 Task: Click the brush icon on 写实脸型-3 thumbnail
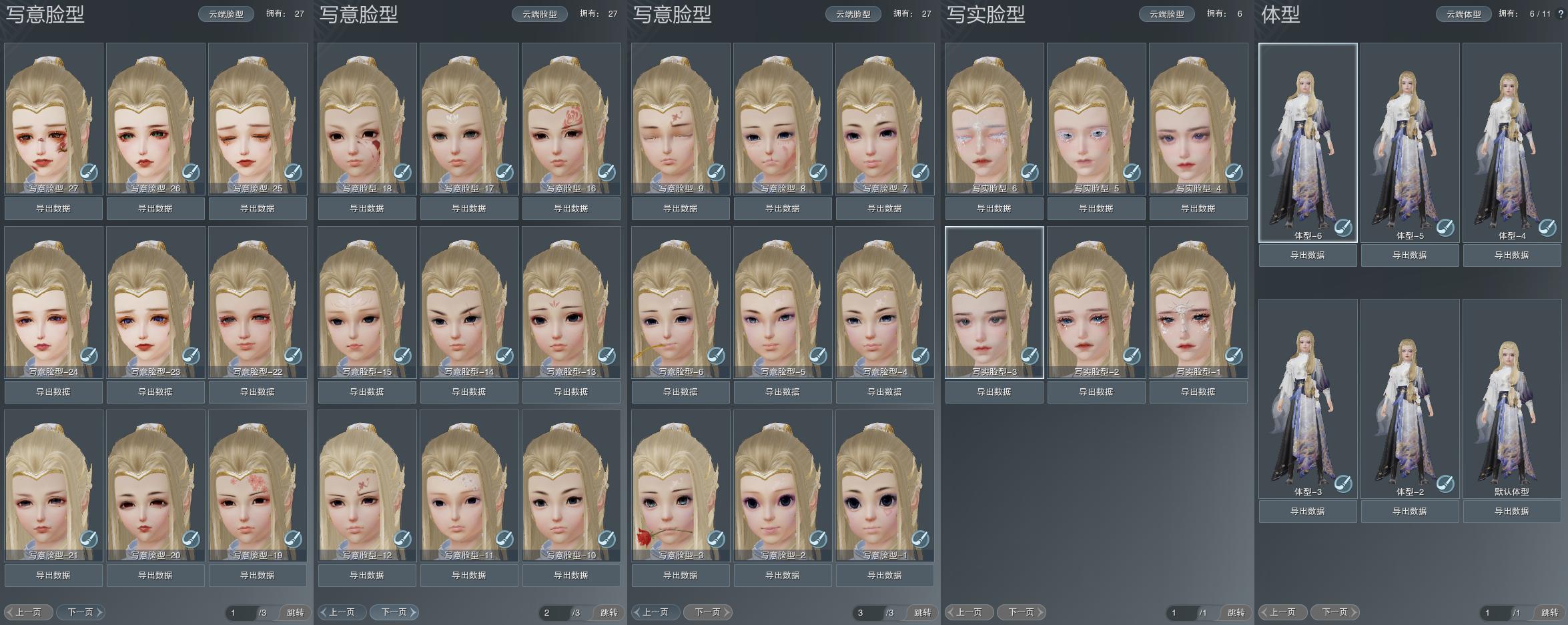1032,356
